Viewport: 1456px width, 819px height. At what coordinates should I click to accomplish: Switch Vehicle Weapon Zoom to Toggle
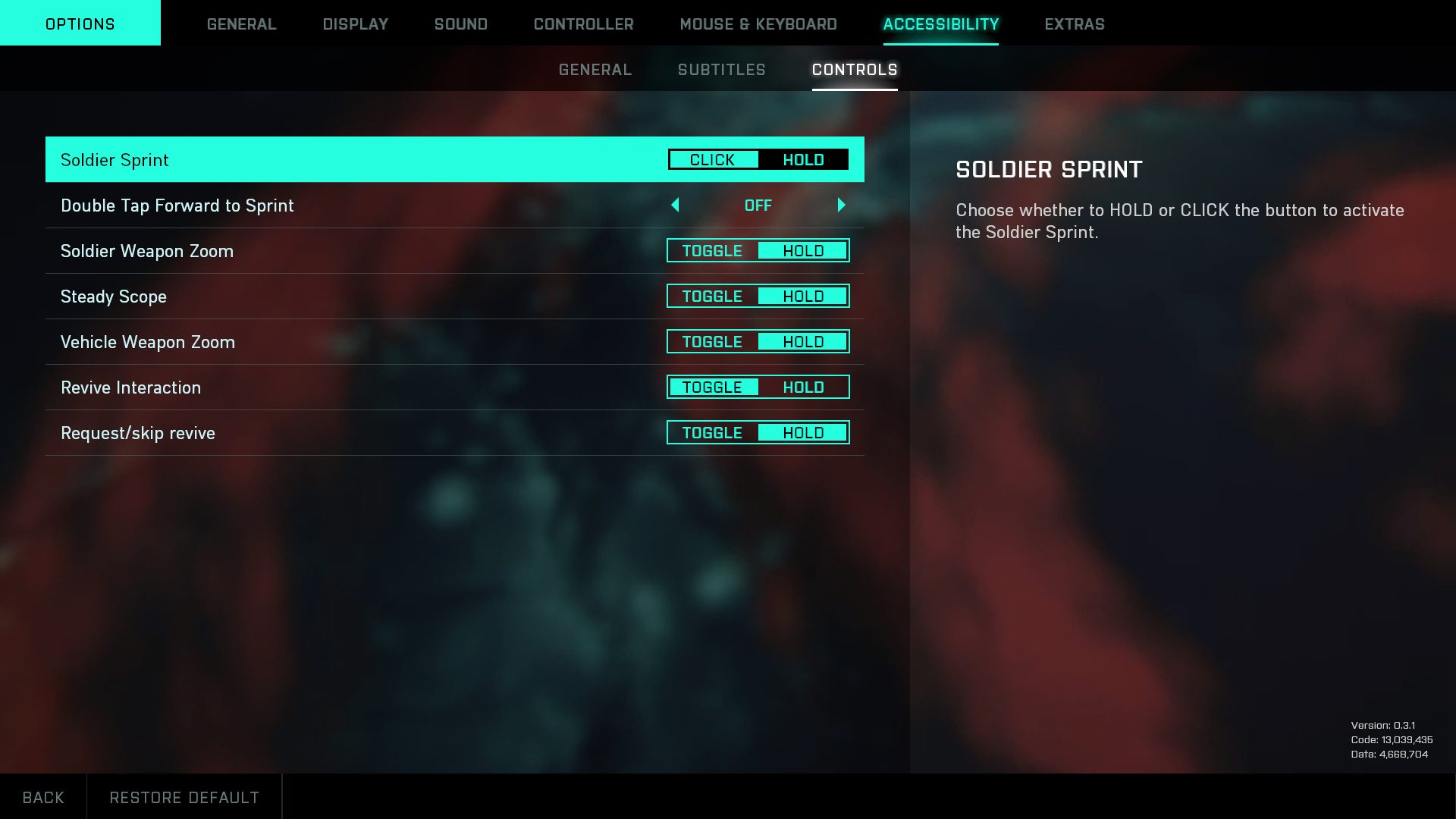(x=713, y=342)
